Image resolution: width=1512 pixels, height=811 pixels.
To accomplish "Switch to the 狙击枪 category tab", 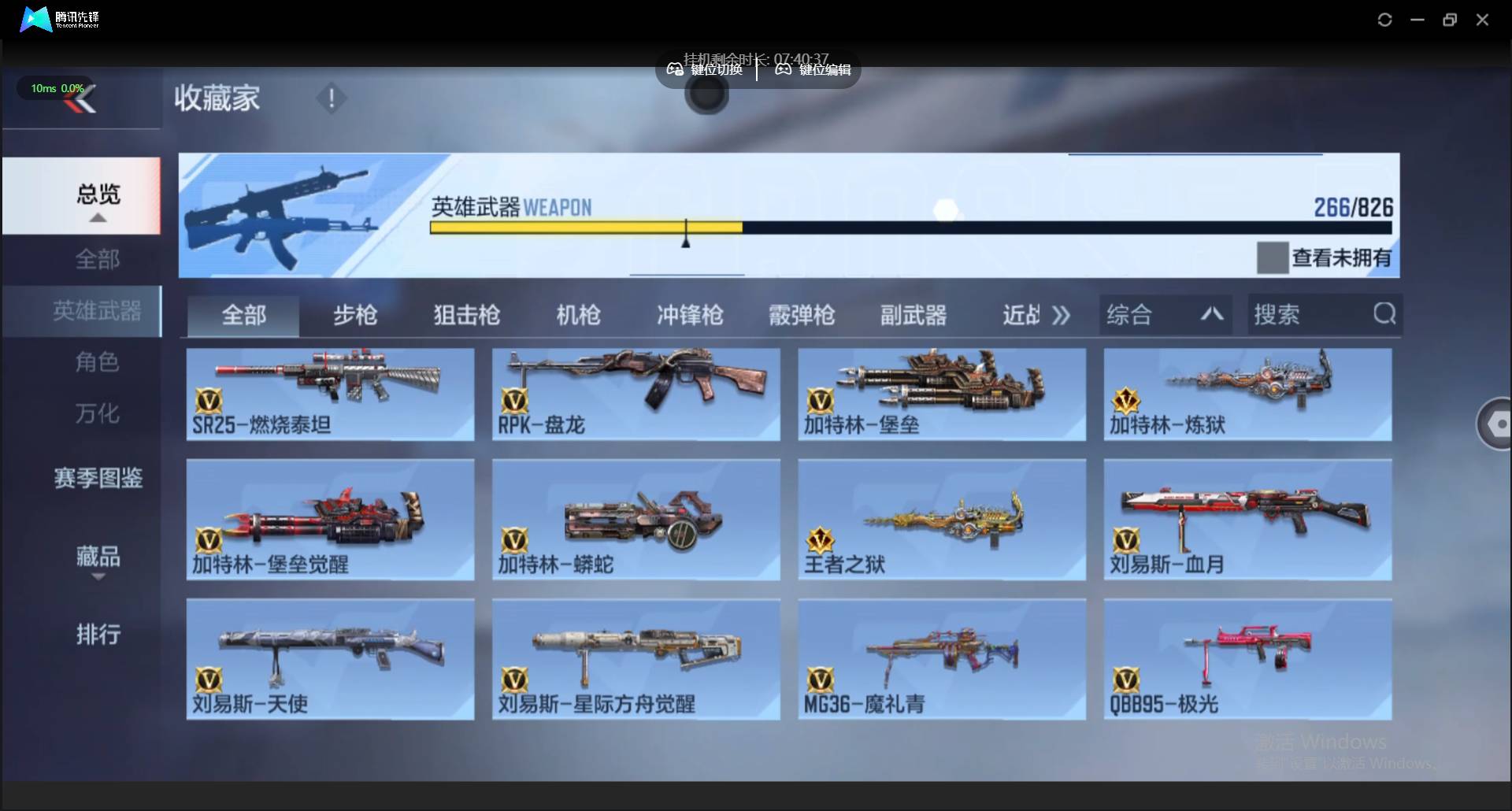I will coord(465,314).
